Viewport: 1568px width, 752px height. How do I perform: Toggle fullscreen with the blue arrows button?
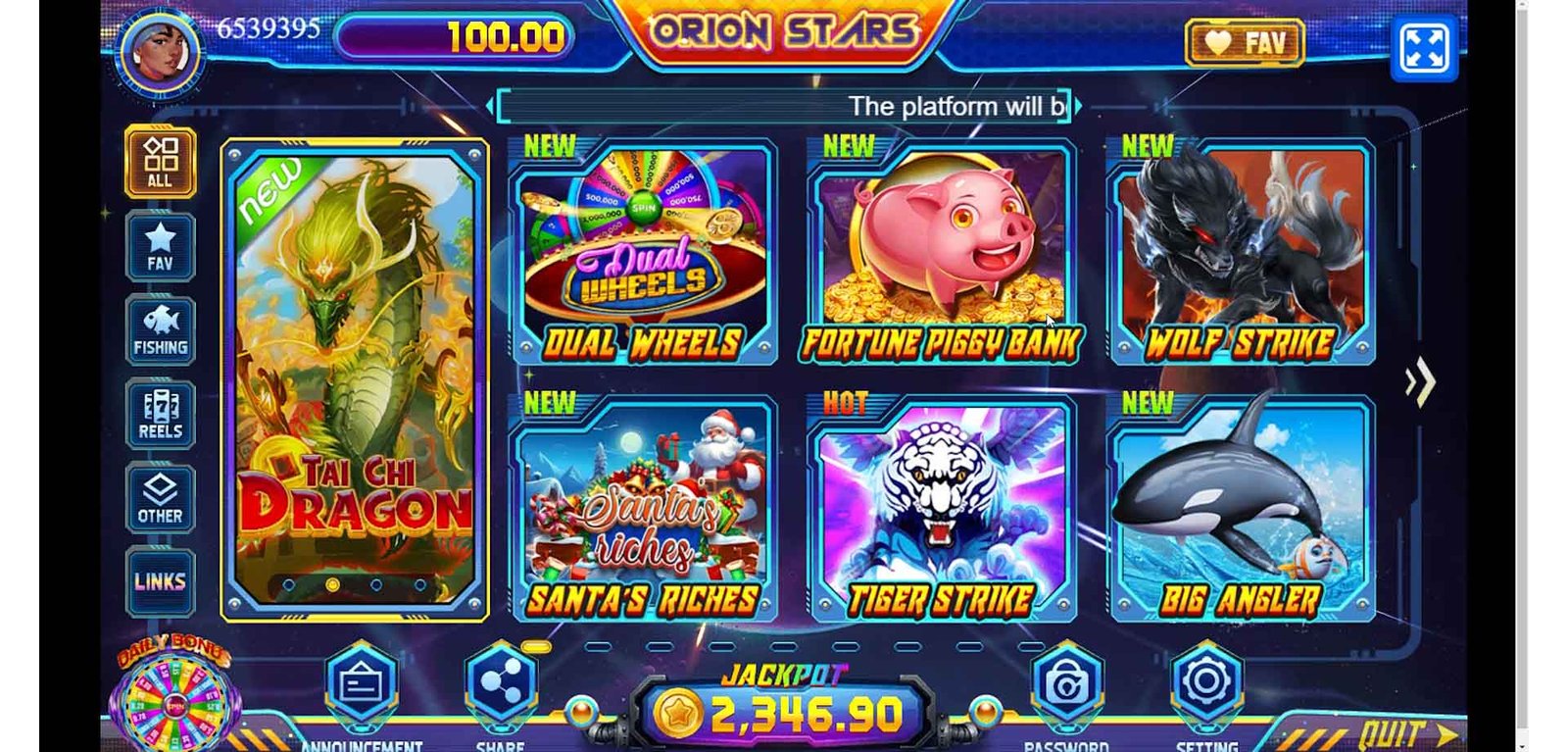click(1424, 47)
